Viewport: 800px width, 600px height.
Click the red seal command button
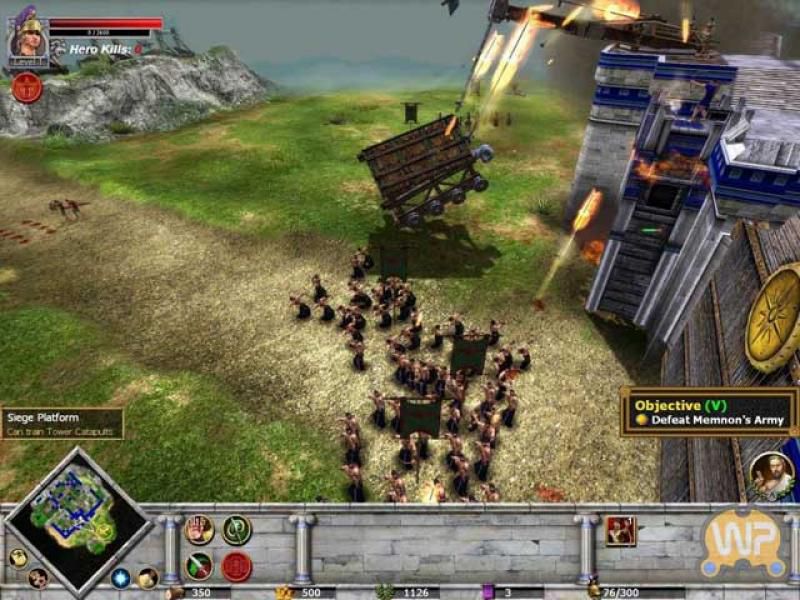tap(236, 566)
